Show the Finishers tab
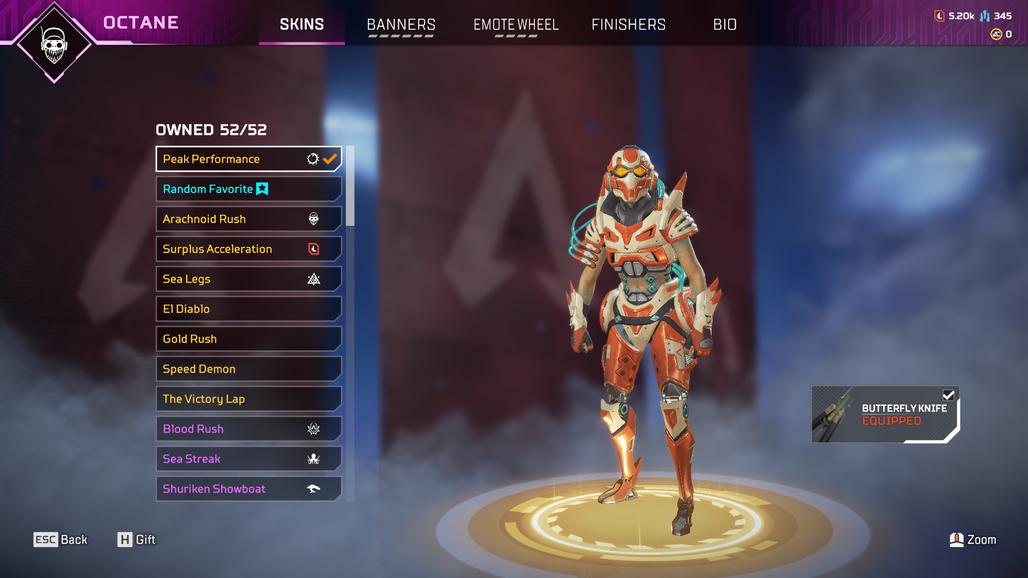This screenshot has width=1028, height=578. pyautogui.click(x=628, y=24)
